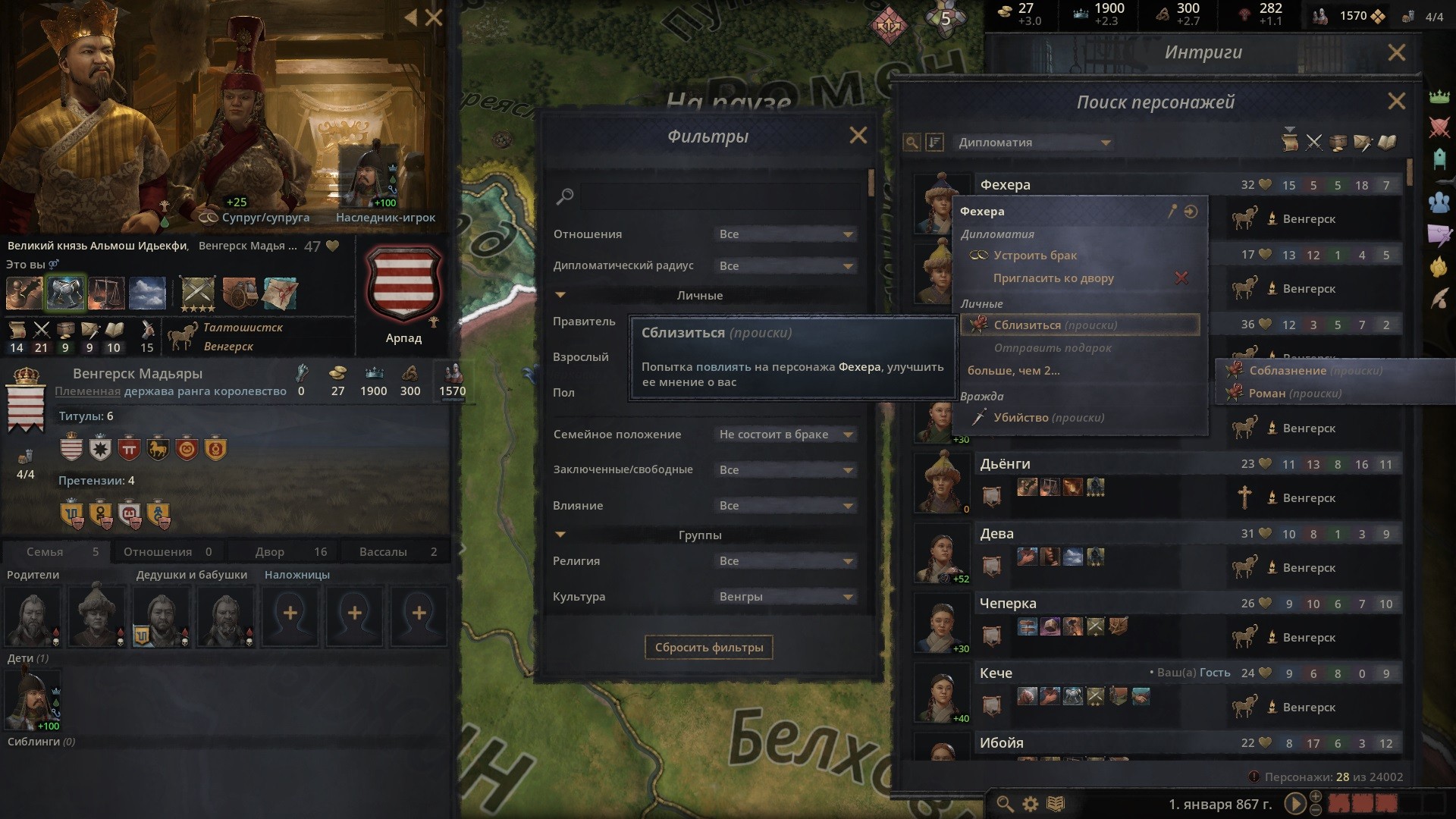
Task: Open the Культура filter dropdown
Action: pos(786,597)
